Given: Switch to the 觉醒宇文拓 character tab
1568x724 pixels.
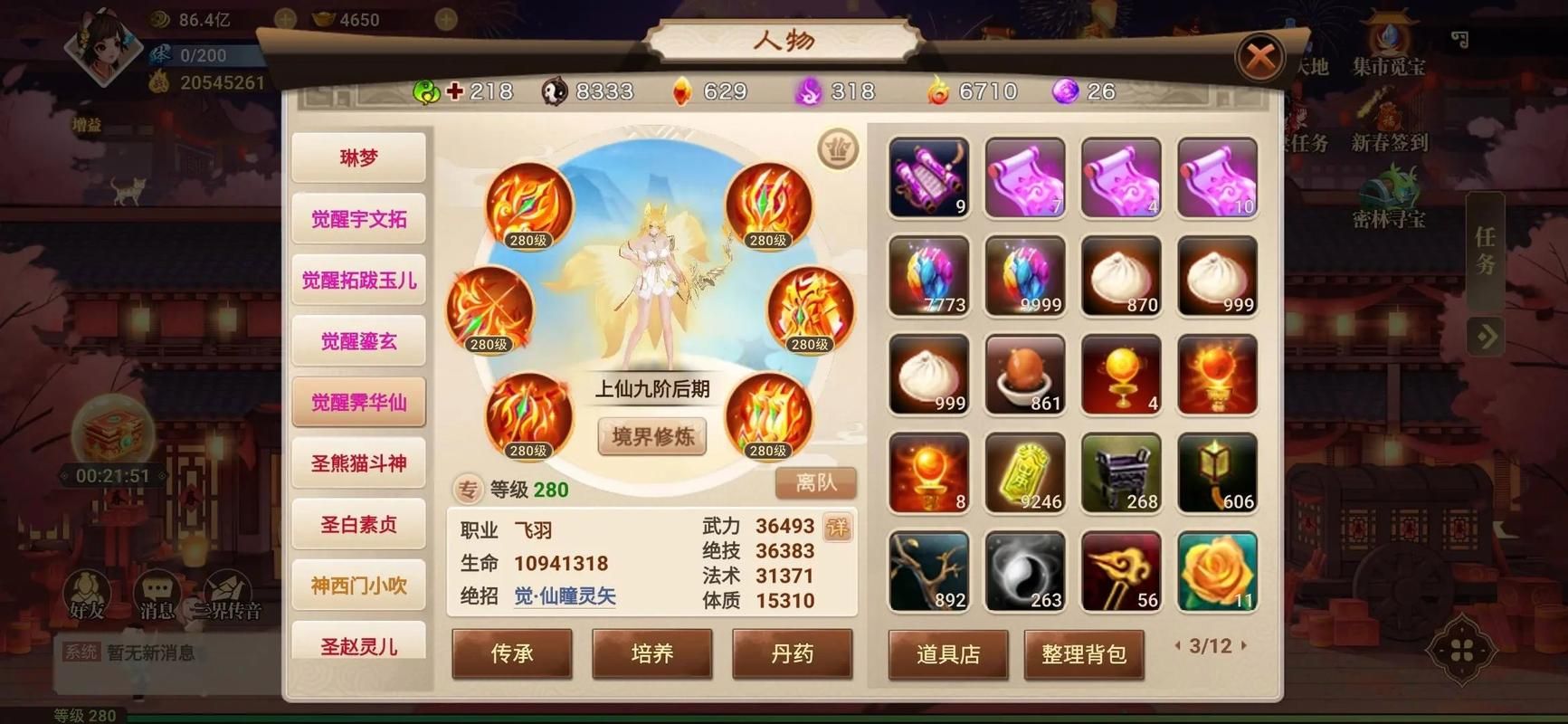Looking at the screenshot, I should pos(358,220).
